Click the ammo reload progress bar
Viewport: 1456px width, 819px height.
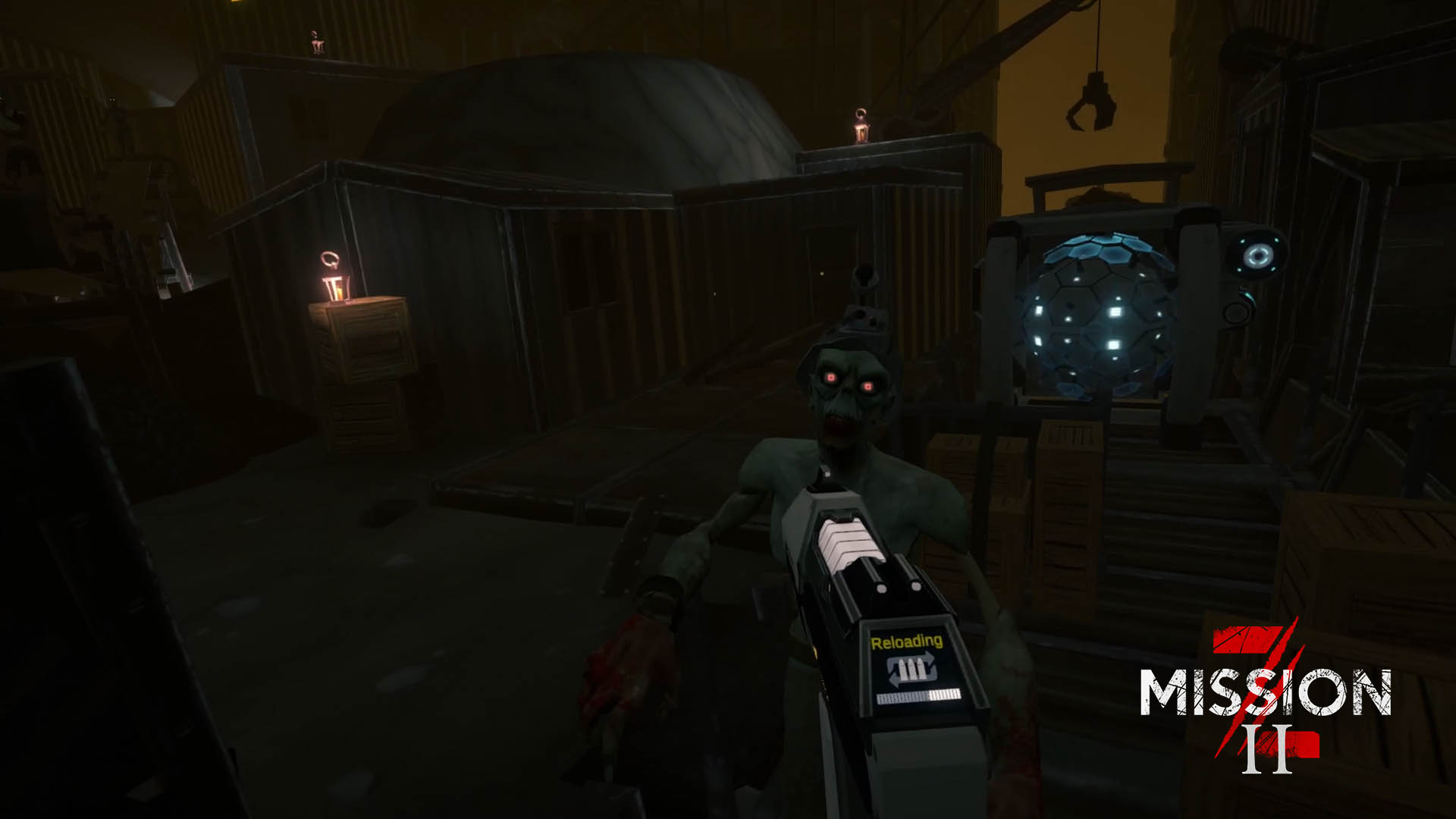click(919, 697)
